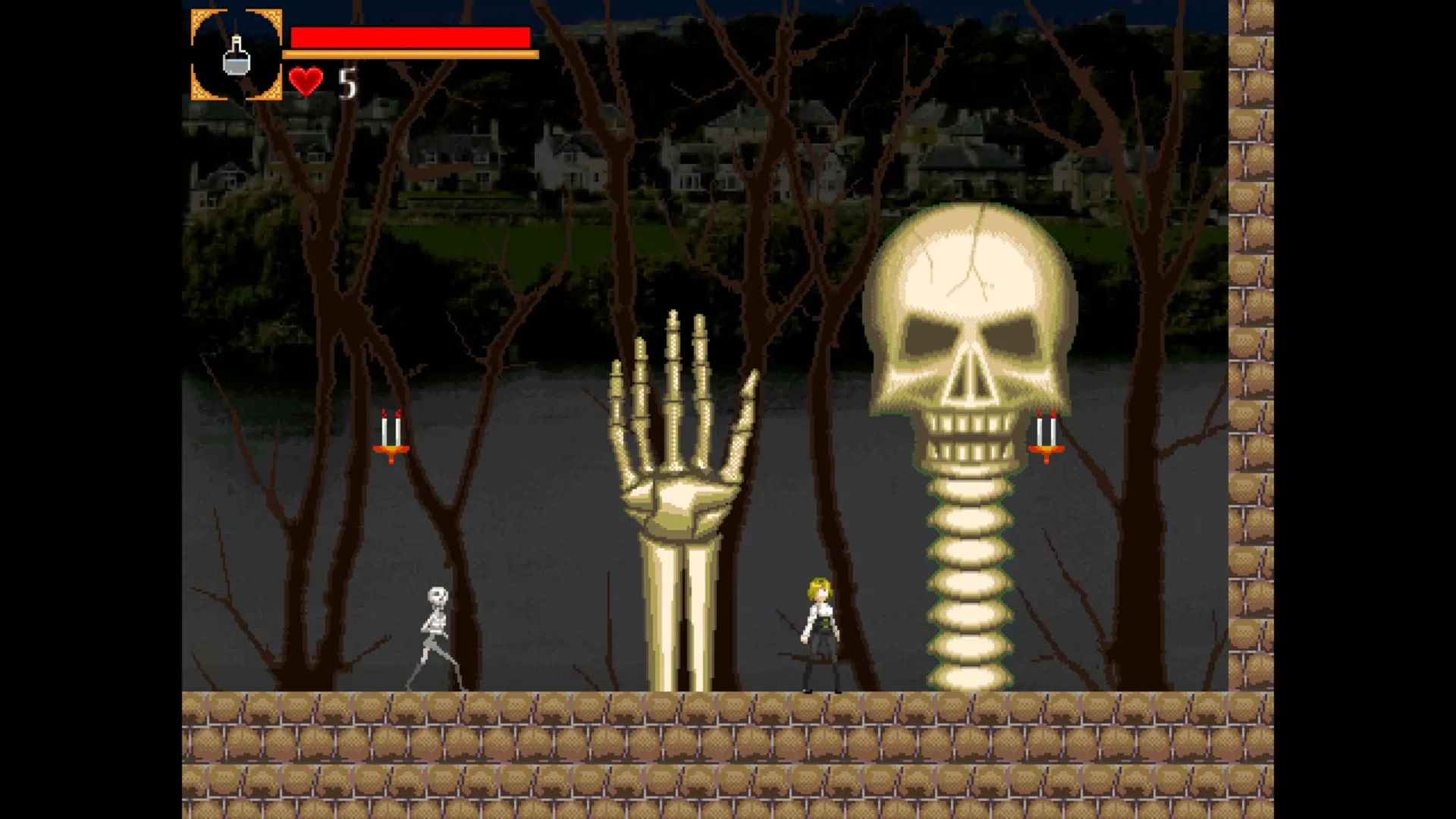Click the ornate gold frame around the item slot

[197, 53]
